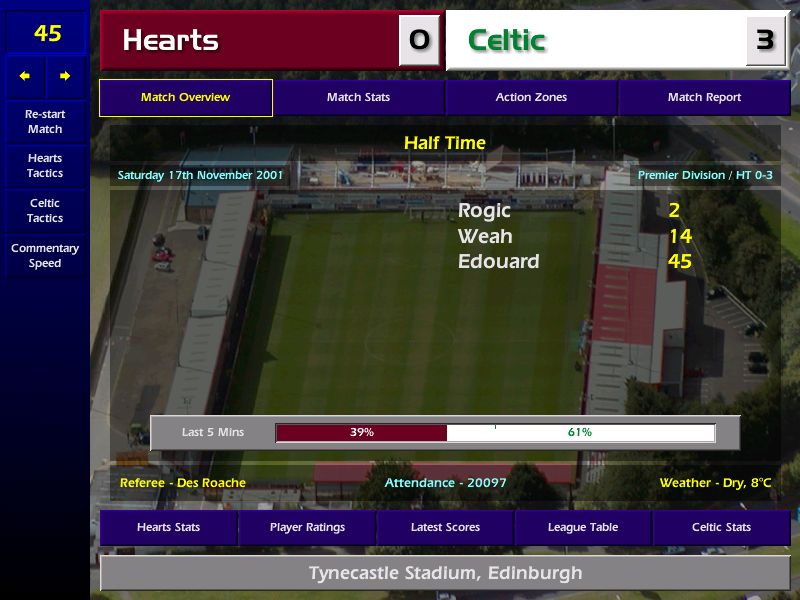Show Hearts Stats
This screenshot has width=800, height=600.
[x=168, y=527]
